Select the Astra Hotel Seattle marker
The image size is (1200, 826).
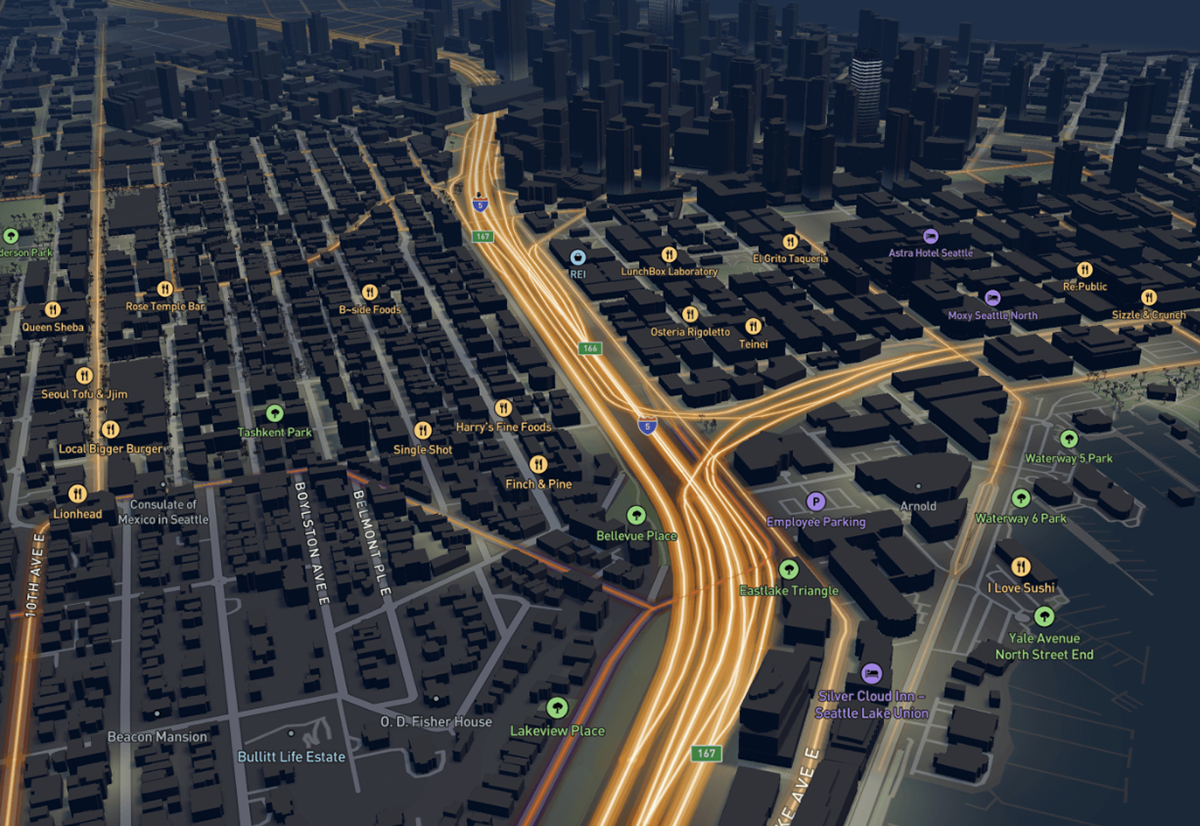pyautogui.click(x=930, y=236)
